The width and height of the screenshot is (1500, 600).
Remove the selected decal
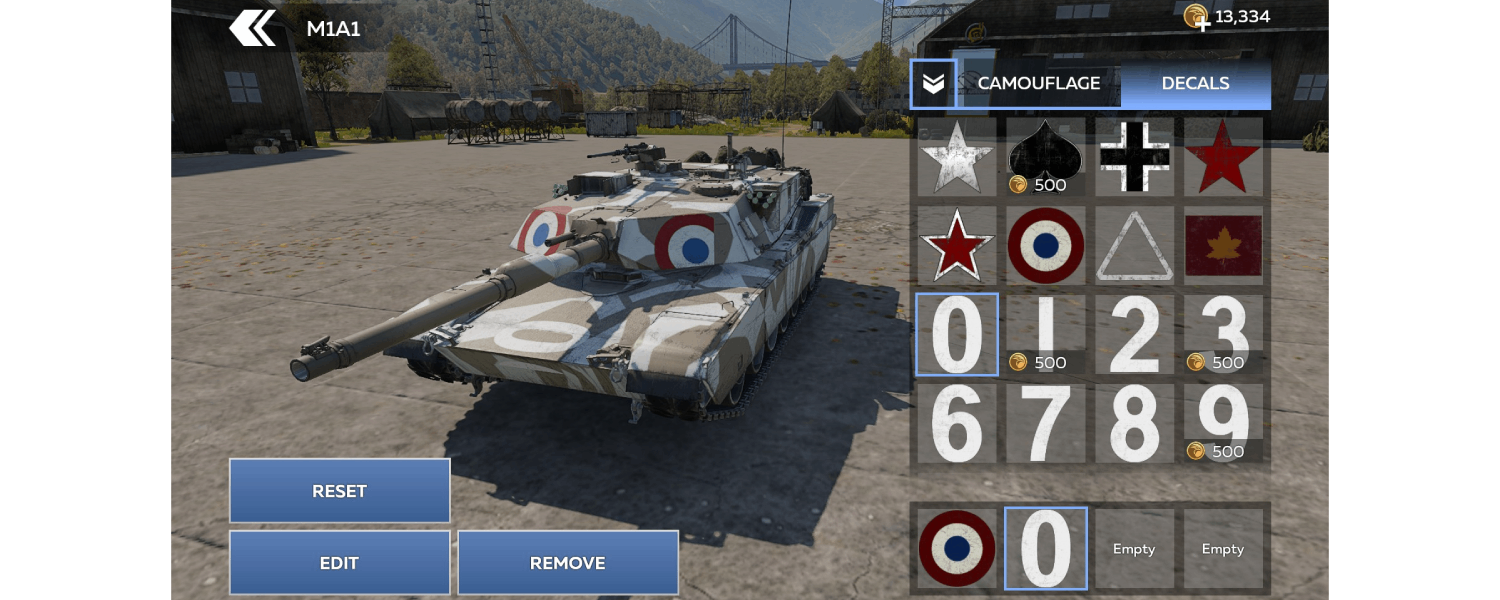[567, 563]
